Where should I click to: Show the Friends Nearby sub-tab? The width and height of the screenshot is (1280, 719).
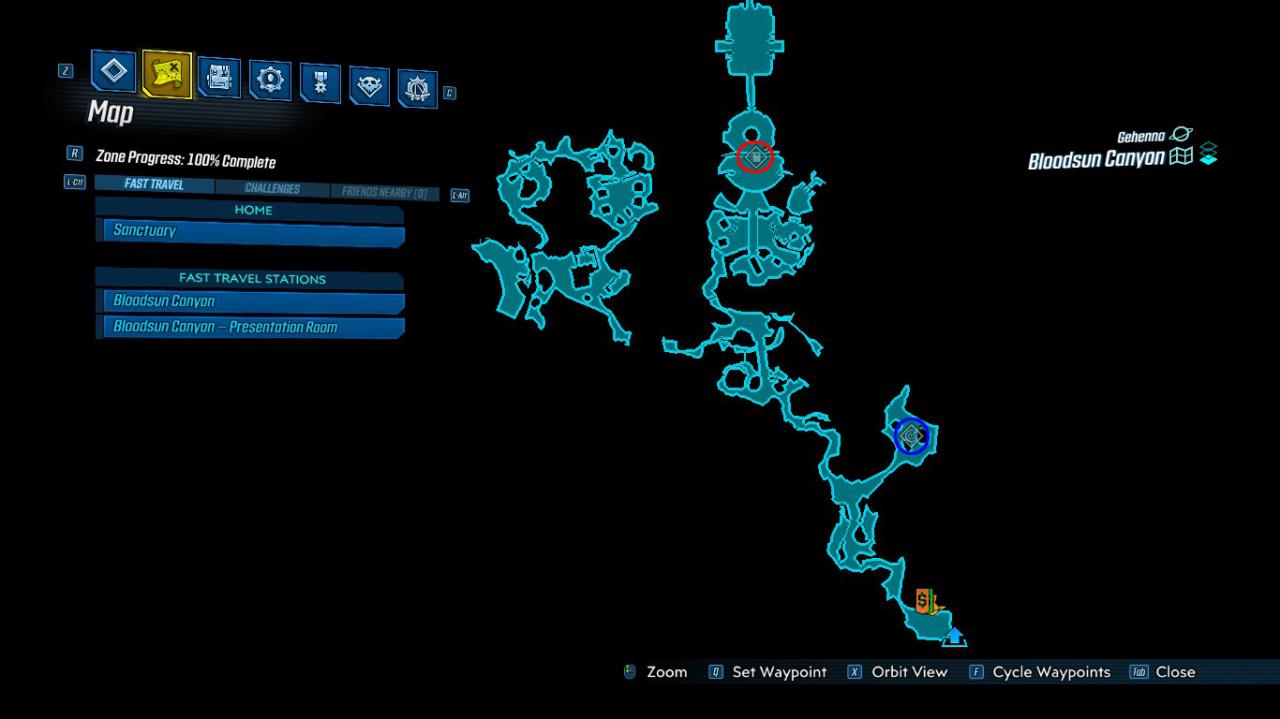tap(384, 192)
